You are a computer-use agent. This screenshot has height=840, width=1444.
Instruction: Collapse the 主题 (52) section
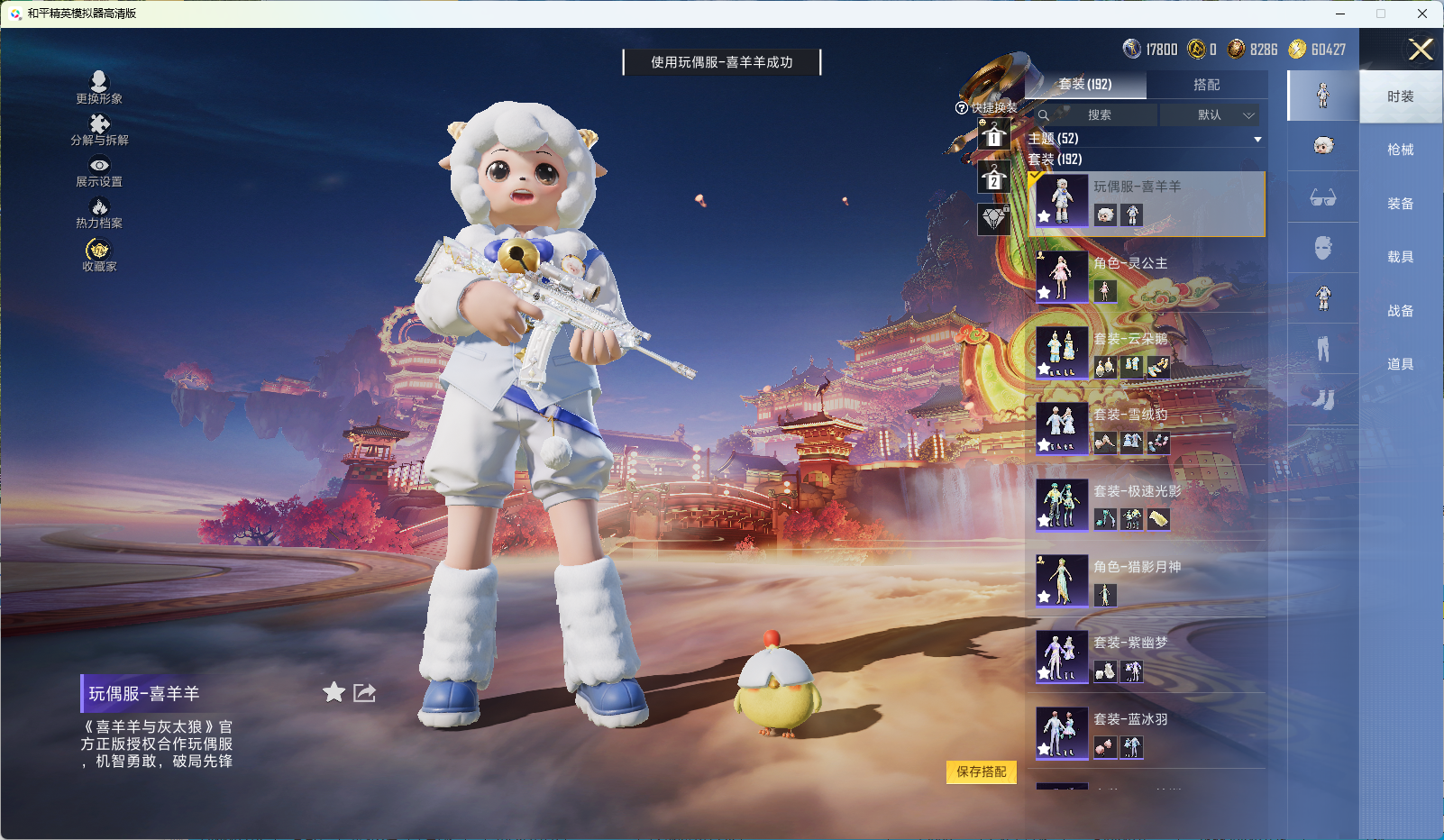[1258, 139]
